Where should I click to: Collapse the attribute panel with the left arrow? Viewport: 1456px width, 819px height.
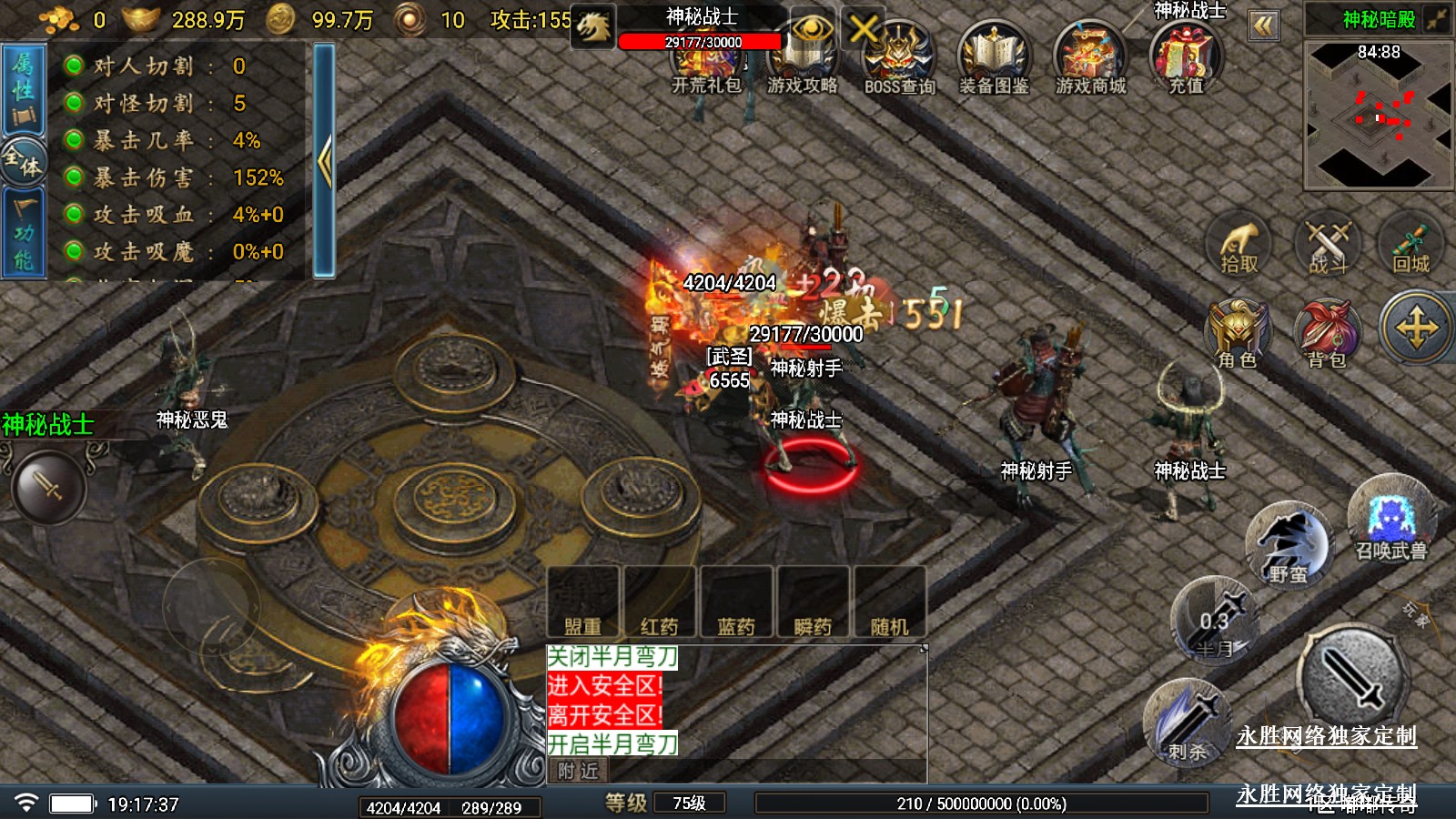(x=324, y=161)
